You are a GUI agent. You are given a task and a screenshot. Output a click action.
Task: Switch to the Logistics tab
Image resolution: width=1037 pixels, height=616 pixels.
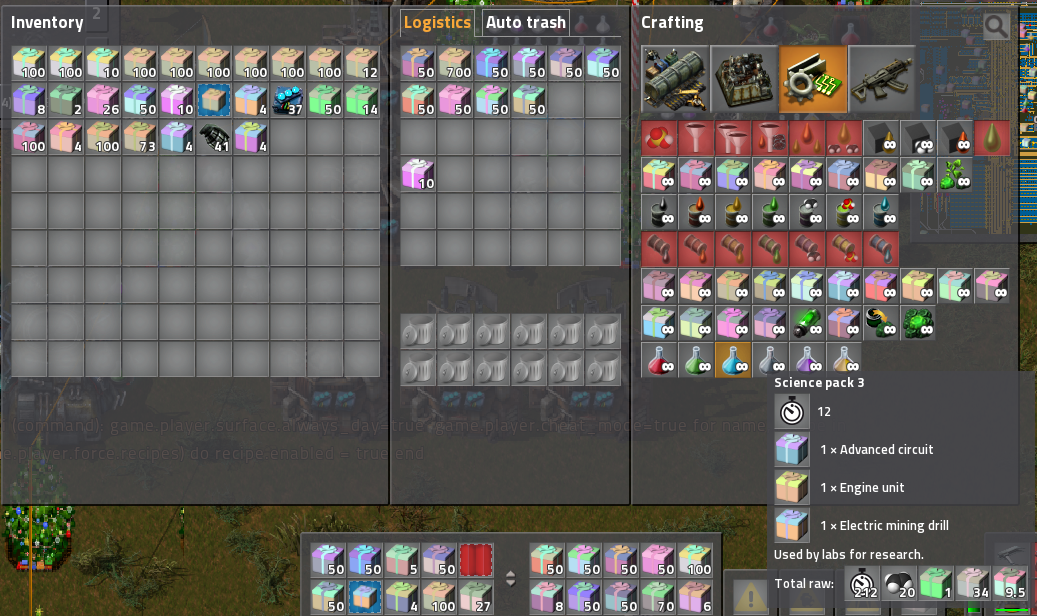437,22
